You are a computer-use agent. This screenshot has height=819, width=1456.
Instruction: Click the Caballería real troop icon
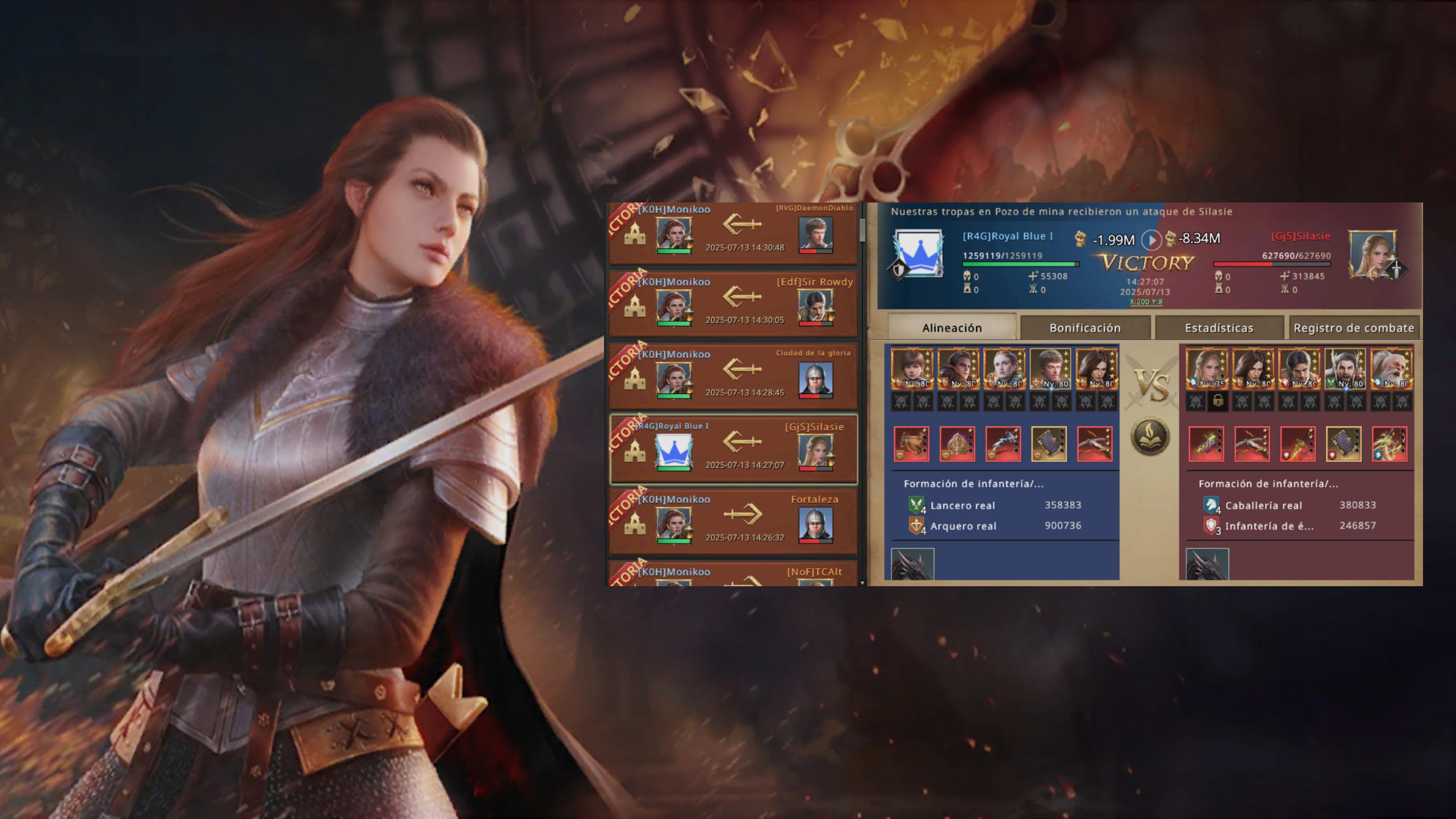click(1210, 505)
